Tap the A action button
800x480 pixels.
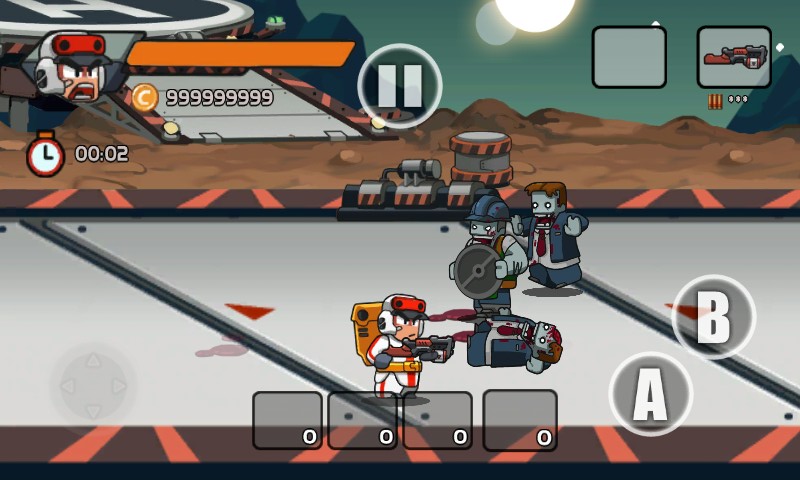tap(650, 394)
